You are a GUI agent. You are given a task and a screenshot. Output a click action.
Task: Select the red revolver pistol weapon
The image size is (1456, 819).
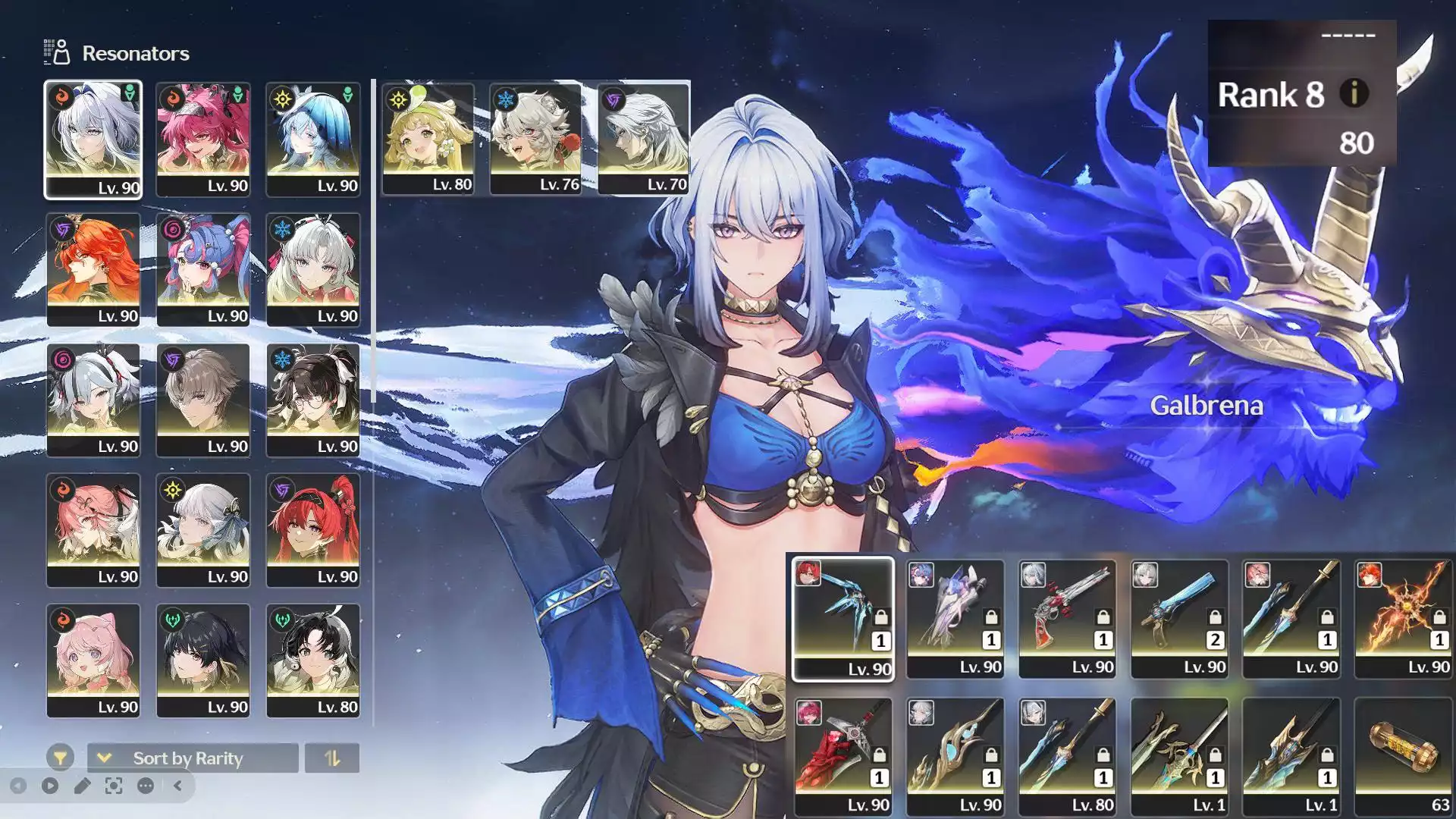[1067, 618]
